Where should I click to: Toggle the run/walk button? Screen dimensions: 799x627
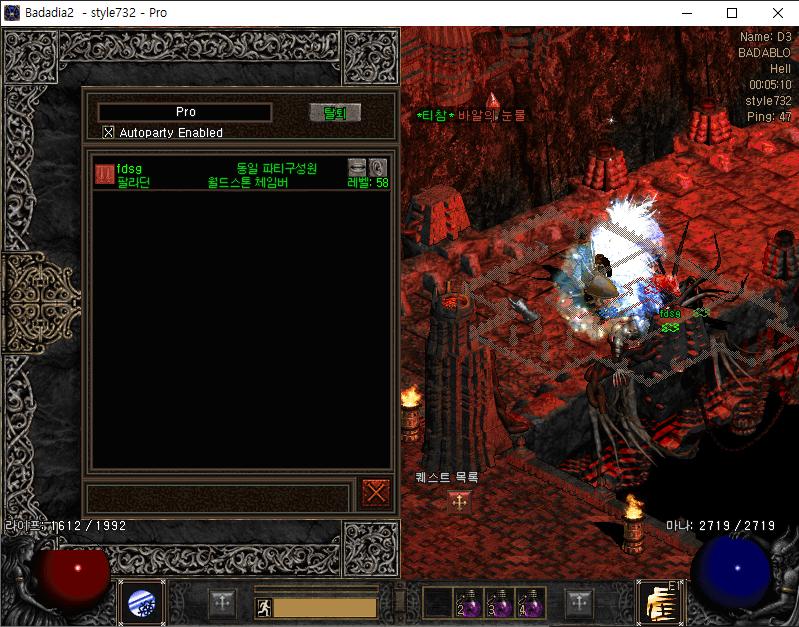point(263,607)
